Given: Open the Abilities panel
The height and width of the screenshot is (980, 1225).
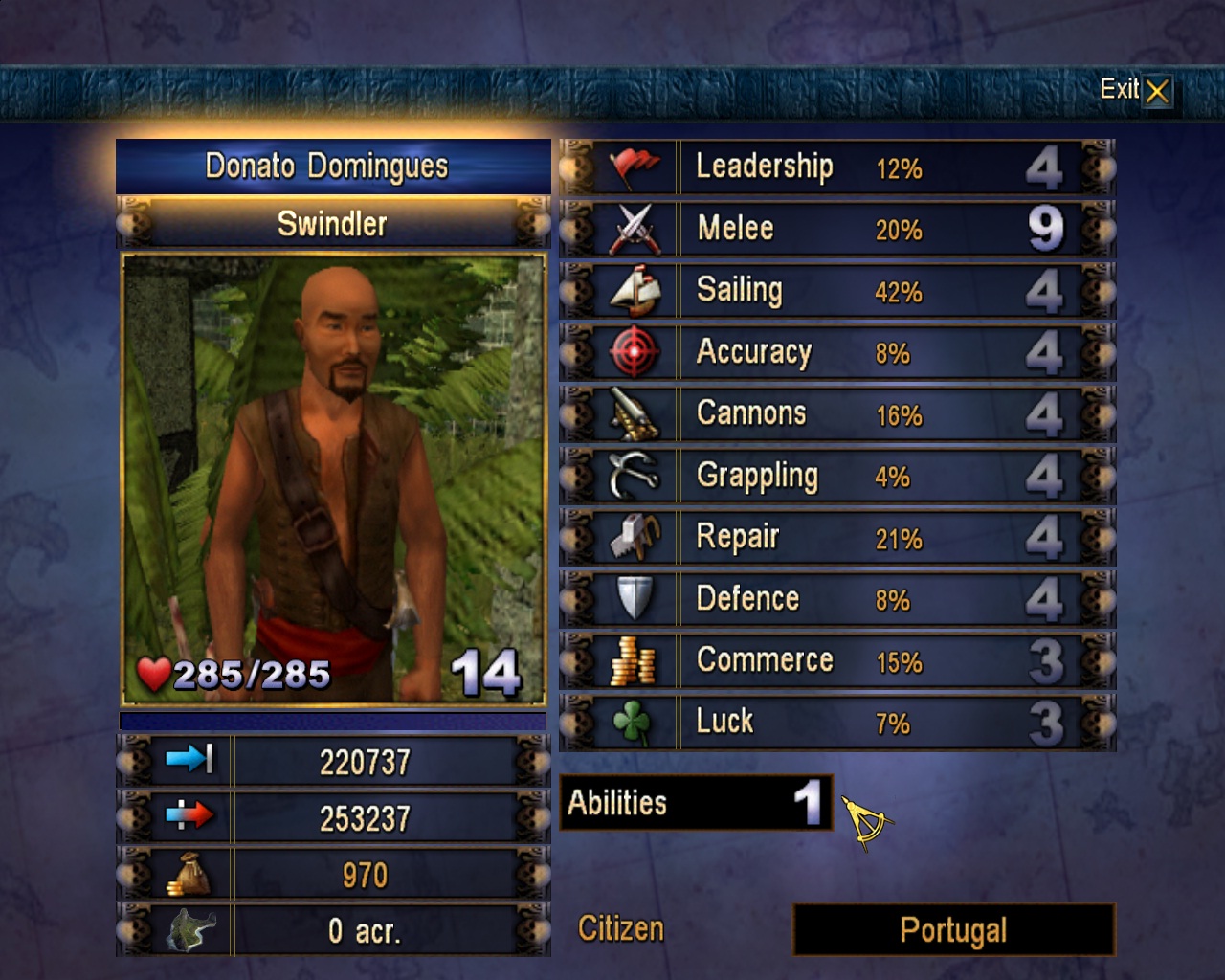Looking at the screenshot, I should pyautogui.click(x=696, y=803).
